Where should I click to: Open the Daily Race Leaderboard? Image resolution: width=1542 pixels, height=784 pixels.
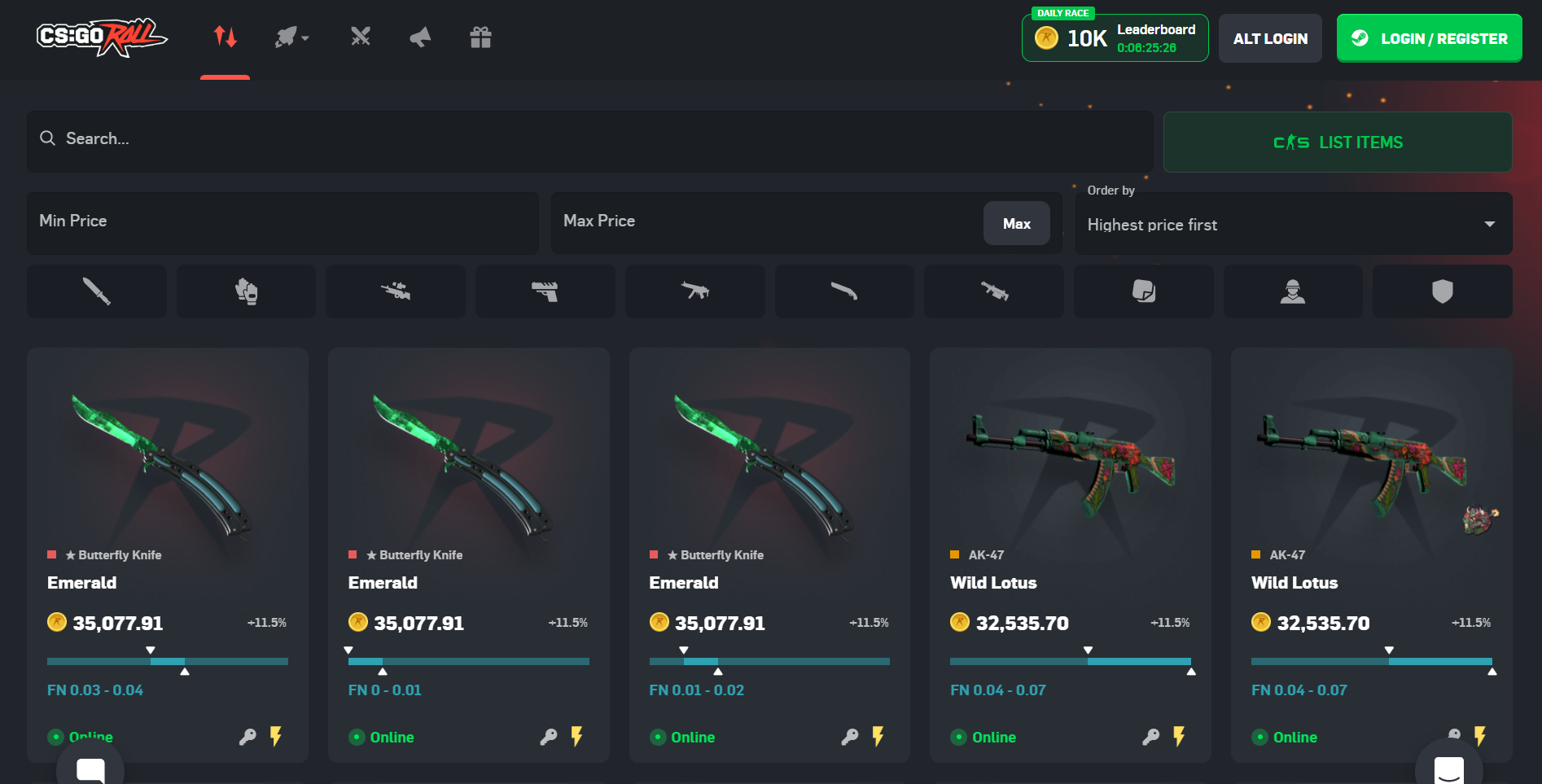click(1115, 38)
